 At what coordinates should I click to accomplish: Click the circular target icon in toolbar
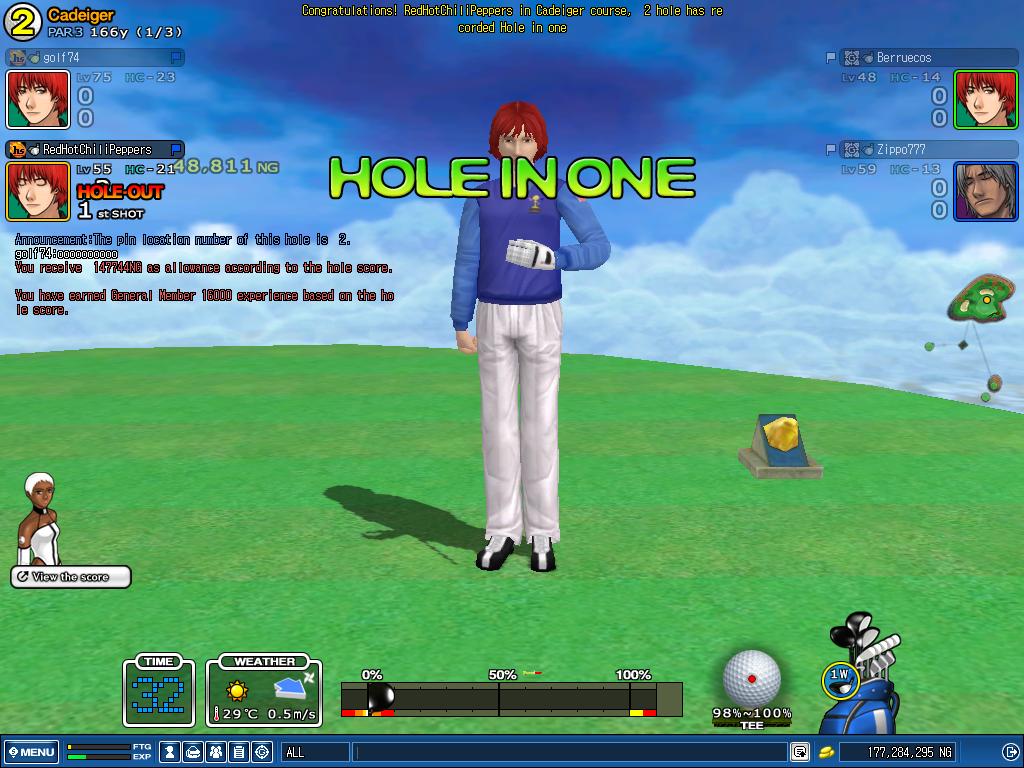262,752
